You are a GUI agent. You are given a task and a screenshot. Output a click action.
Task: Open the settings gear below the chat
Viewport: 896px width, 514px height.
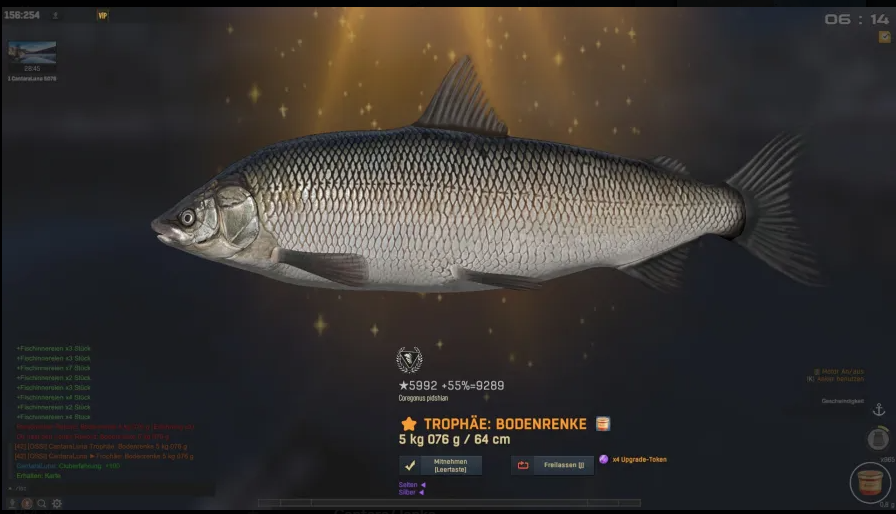pyautogui.click(x=57, y=503)
